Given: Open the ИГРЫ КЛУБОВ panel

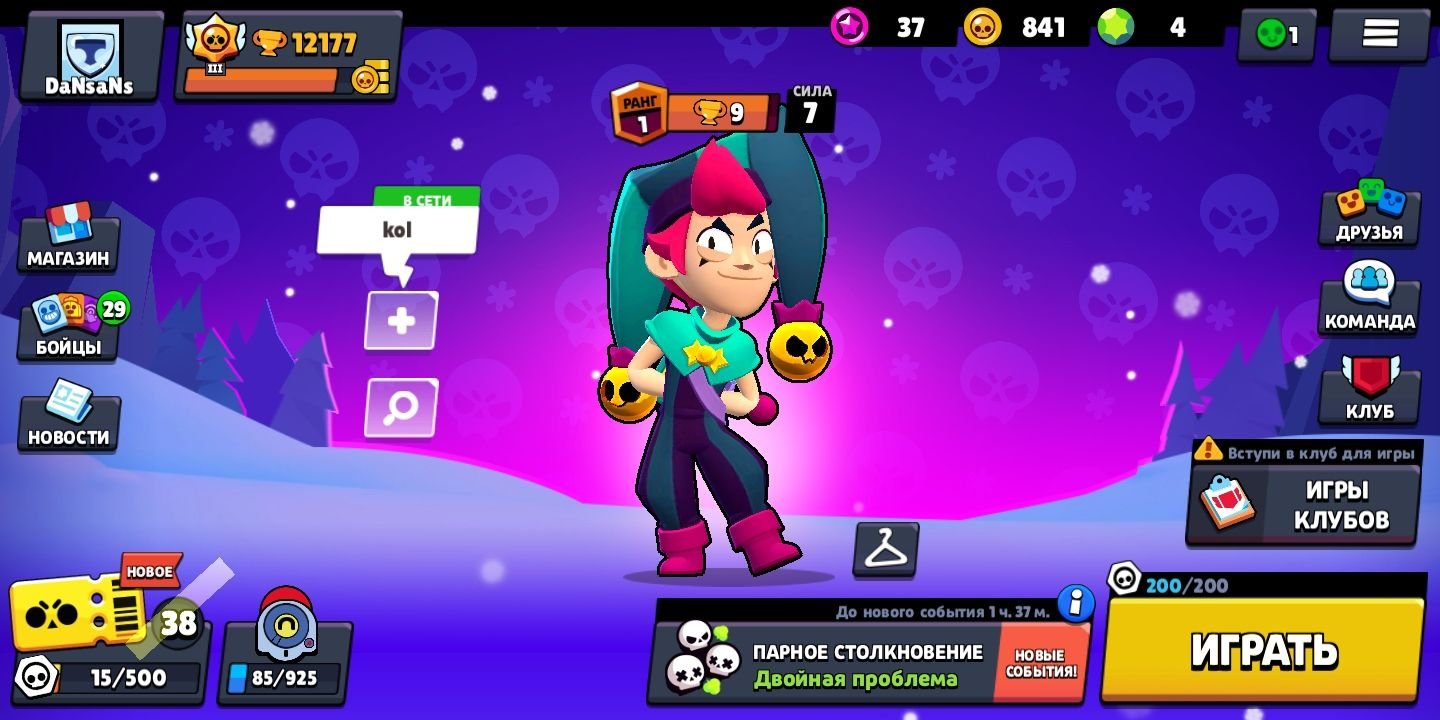Looking at the screenshot, I should click(1303, 504).
